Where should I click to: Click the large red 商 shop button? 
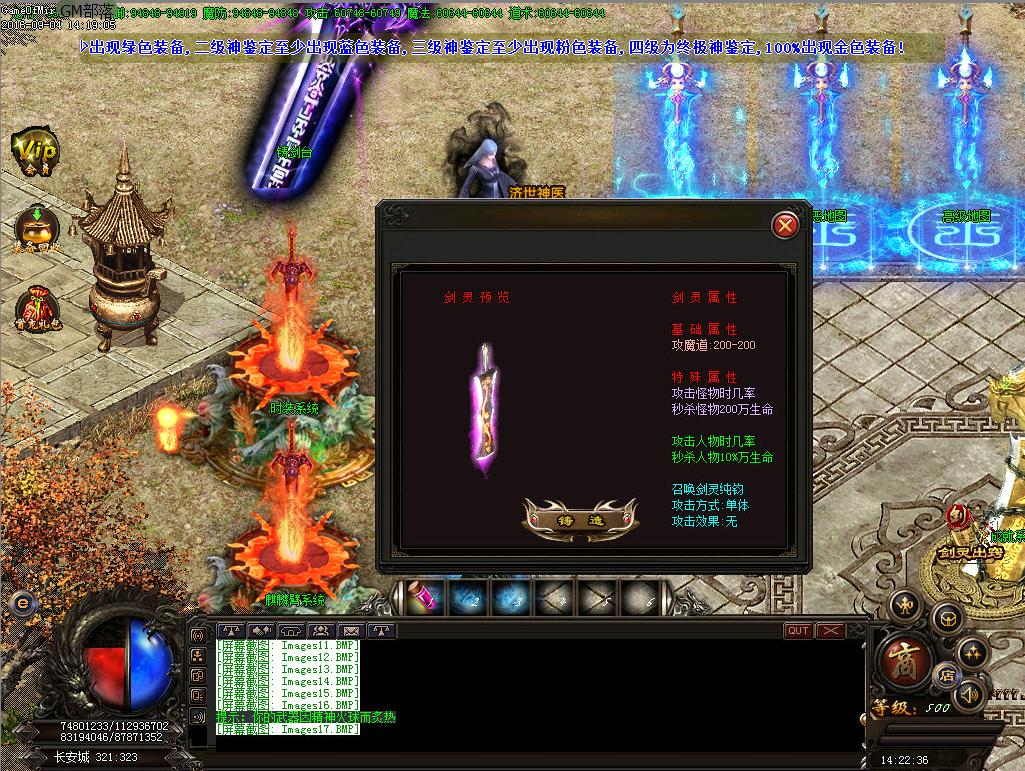(x=905, y=661)
